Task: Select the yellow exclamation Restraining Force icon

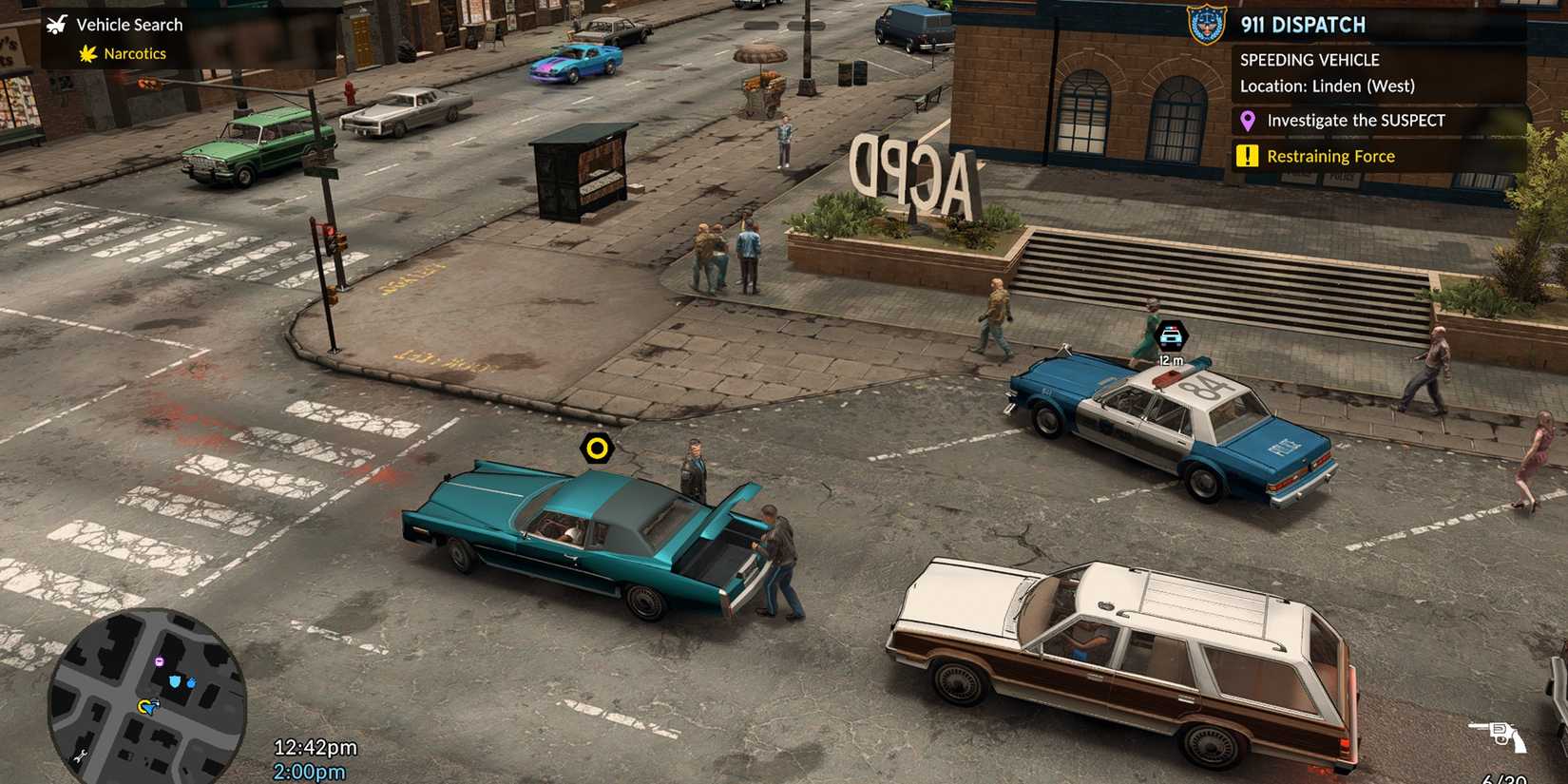Action: pyautogui.click(x=1247, y=155)
